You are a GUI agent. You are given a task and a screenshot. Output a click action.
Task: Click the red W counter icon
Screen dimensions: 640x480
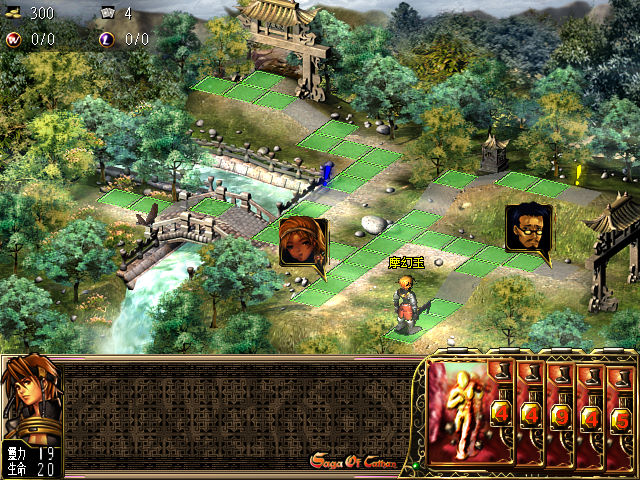pyautogui.click(x=13, y=39)
